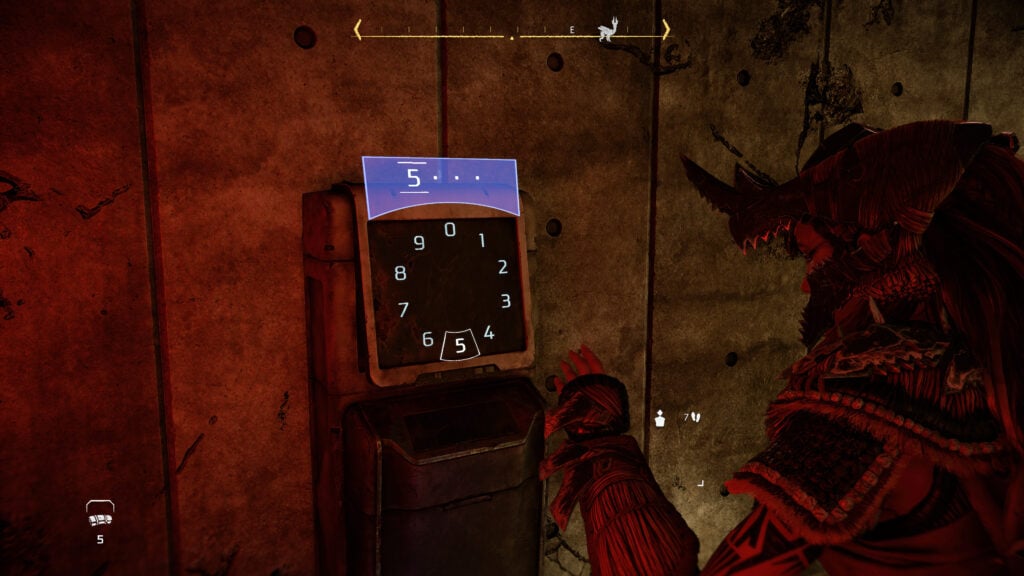Select number 9 on the code dial
This screenshot has height=576, width=1024.
(419, 243)
